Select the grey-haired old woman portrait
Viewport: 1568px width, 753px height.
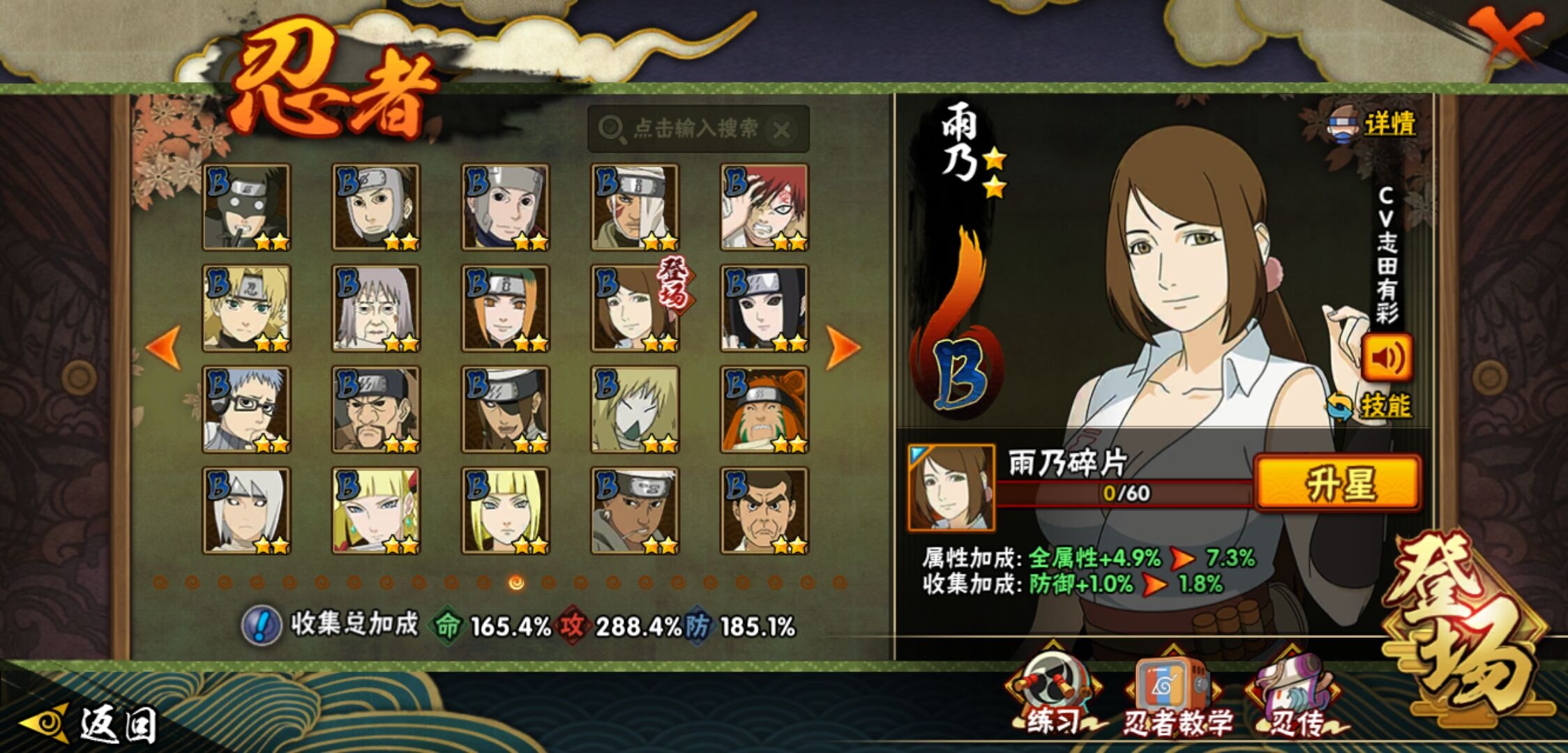[376, 308]
